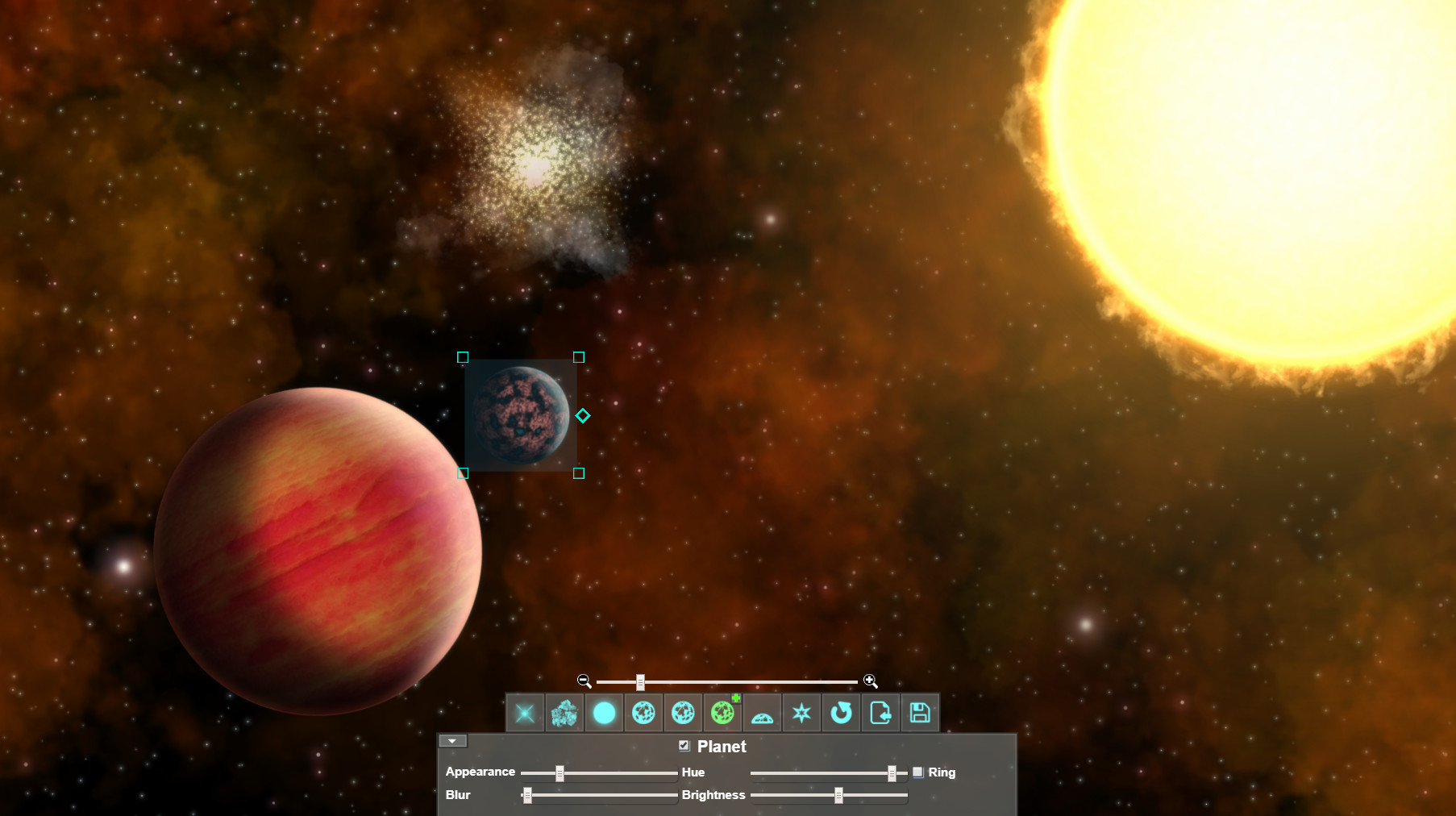Save the scene with the floppy disk icon
This screenshot has height=816, width=1456.
919,712
